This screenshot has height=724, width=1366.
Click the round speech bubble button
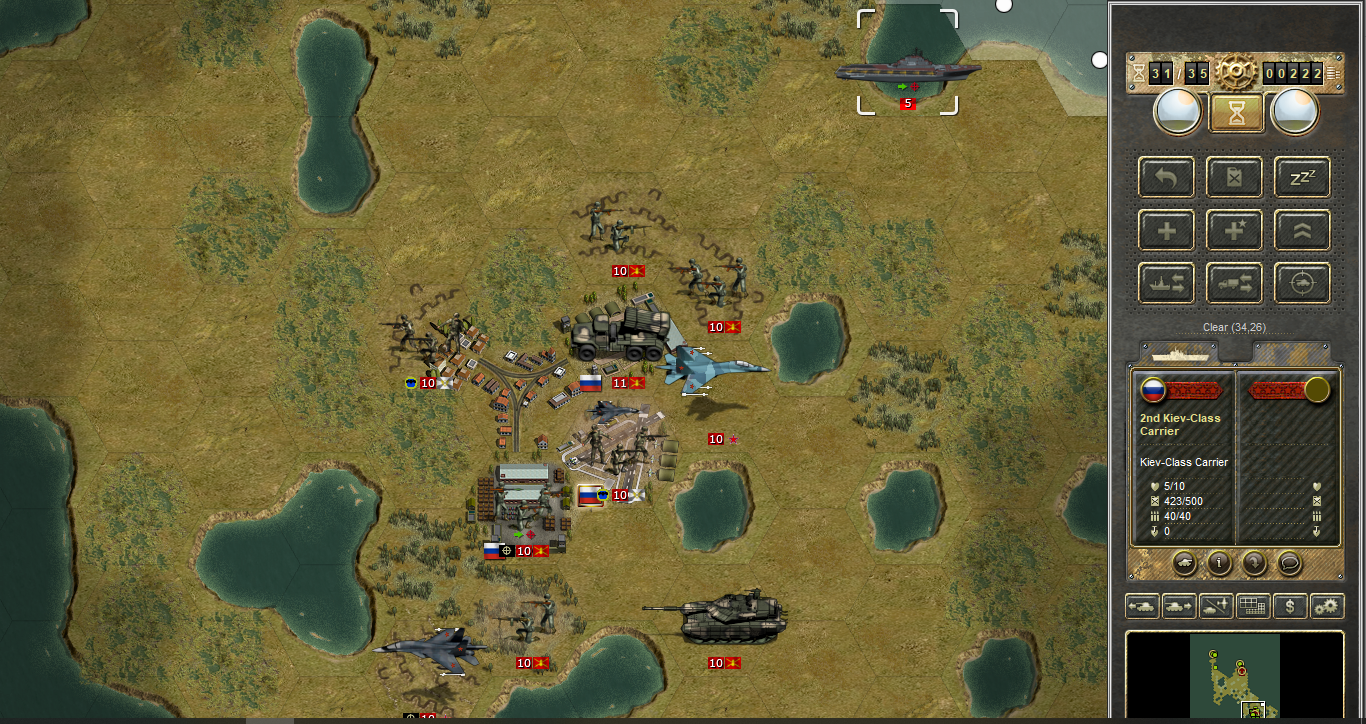[x=1290, y=563]
